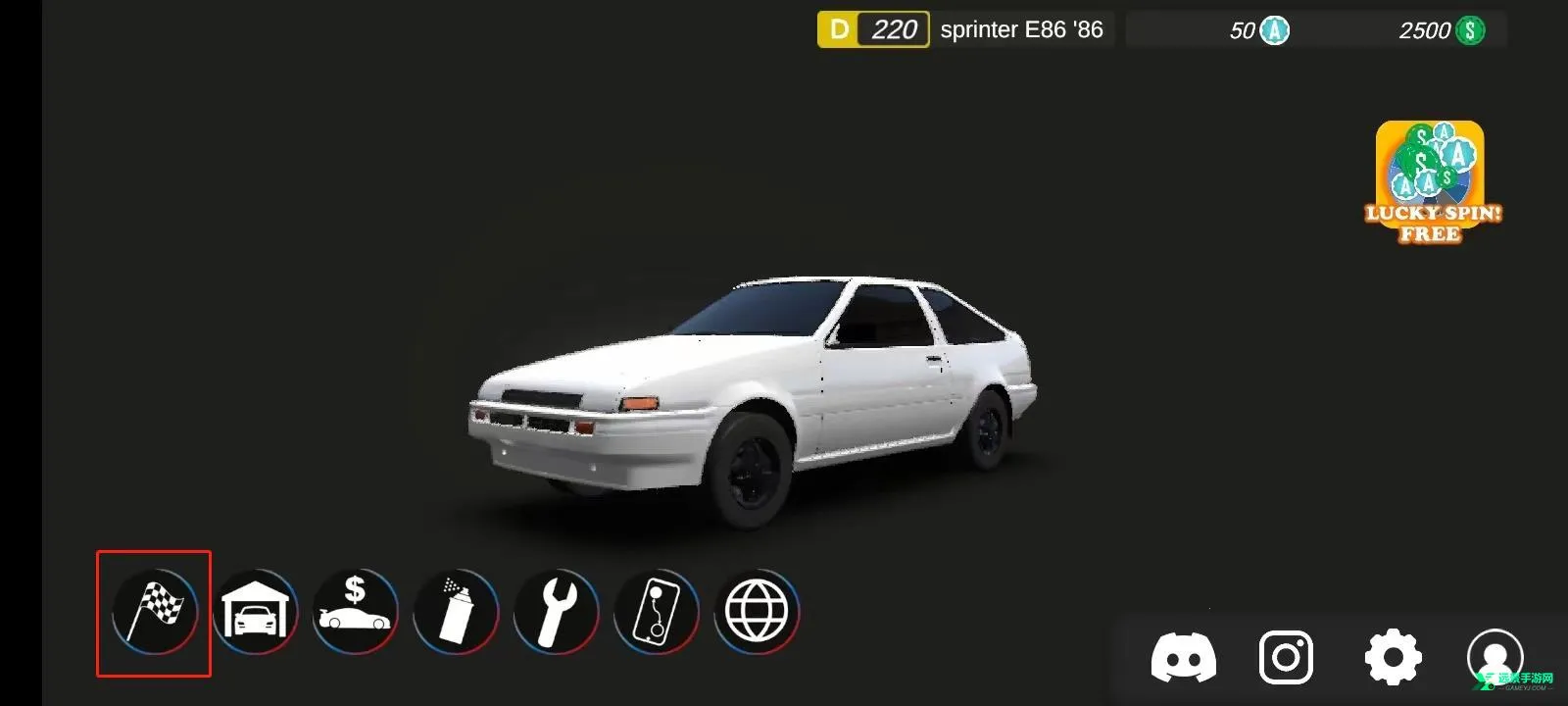1568x706 pixels.
Task: Tap the D 220 rank badge
Action: 872,28
